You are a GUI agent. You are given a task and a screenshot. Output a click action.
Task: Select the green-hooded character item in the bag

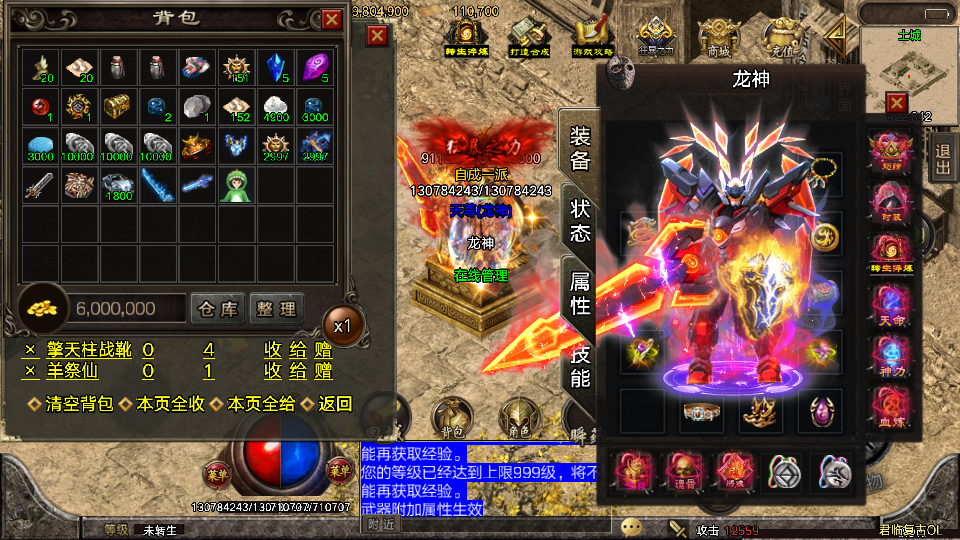click(235, 185)
